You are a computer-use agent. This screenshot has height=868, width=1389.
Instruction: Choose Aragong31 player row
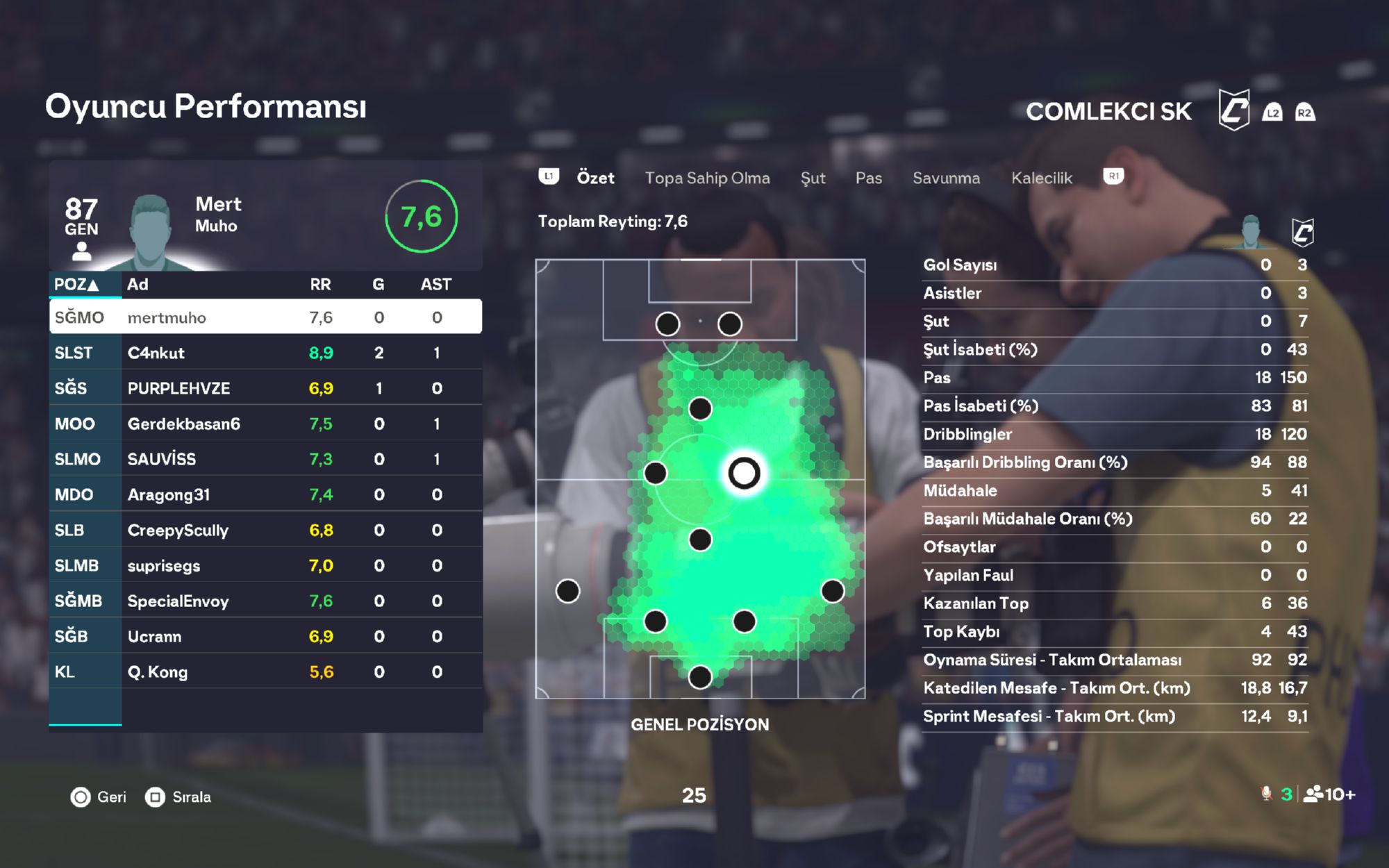click(265, 494)
